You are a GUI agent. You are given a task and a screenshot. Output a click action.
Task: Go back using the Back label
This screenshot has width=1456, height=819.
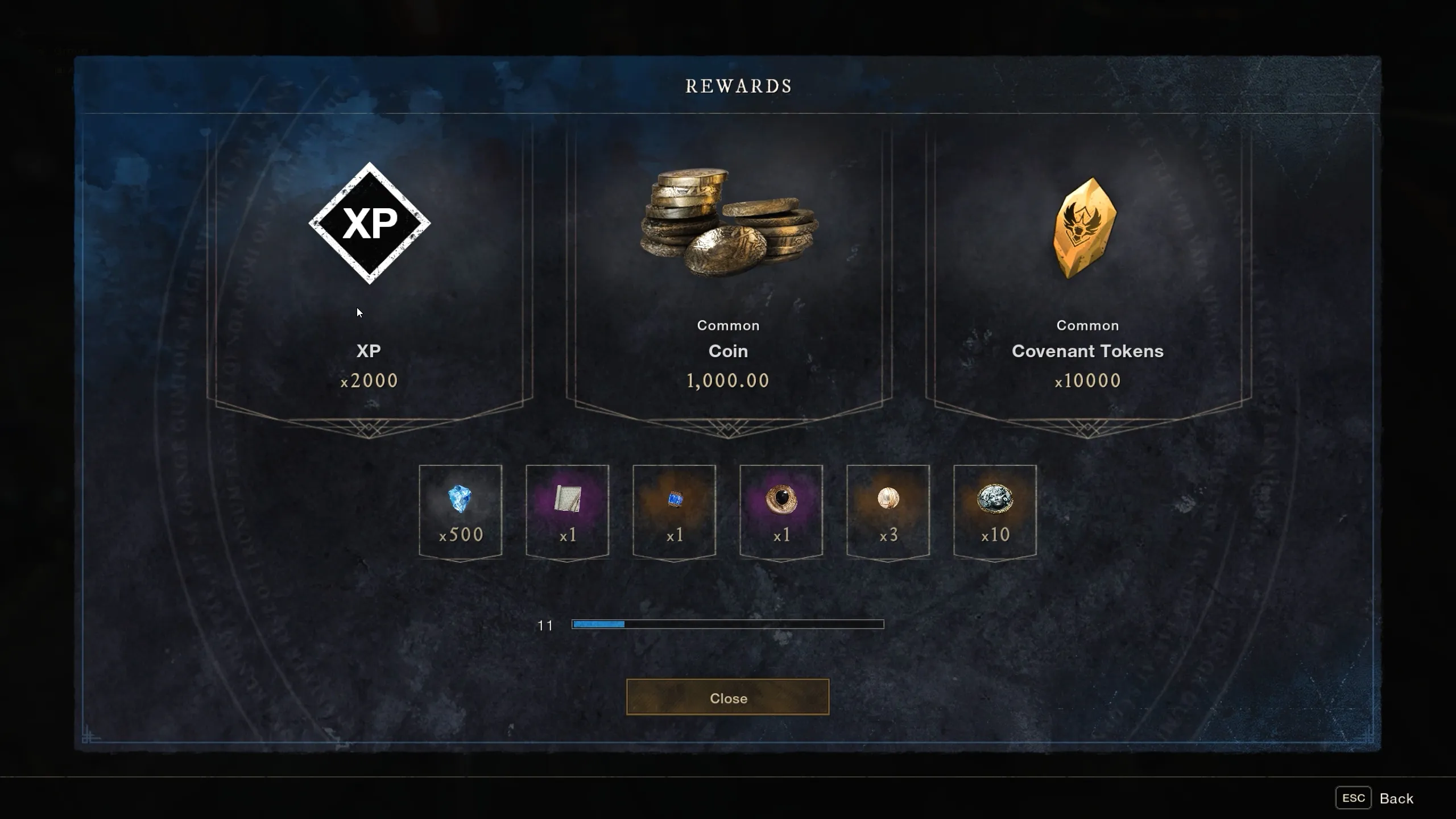coord(1396,799)
